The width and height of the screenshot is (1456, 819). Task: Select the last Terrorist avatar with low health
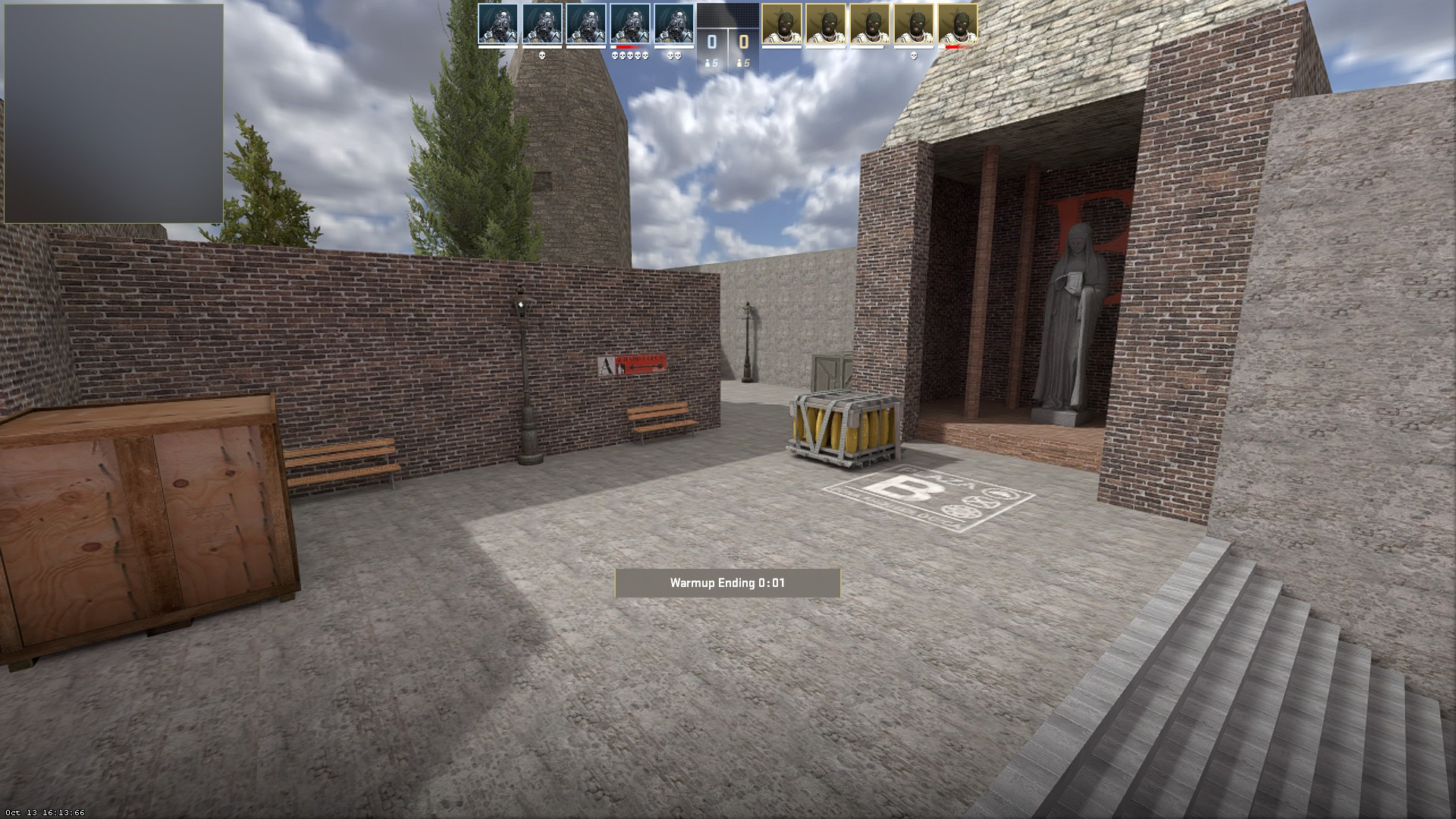pos(957,23)
